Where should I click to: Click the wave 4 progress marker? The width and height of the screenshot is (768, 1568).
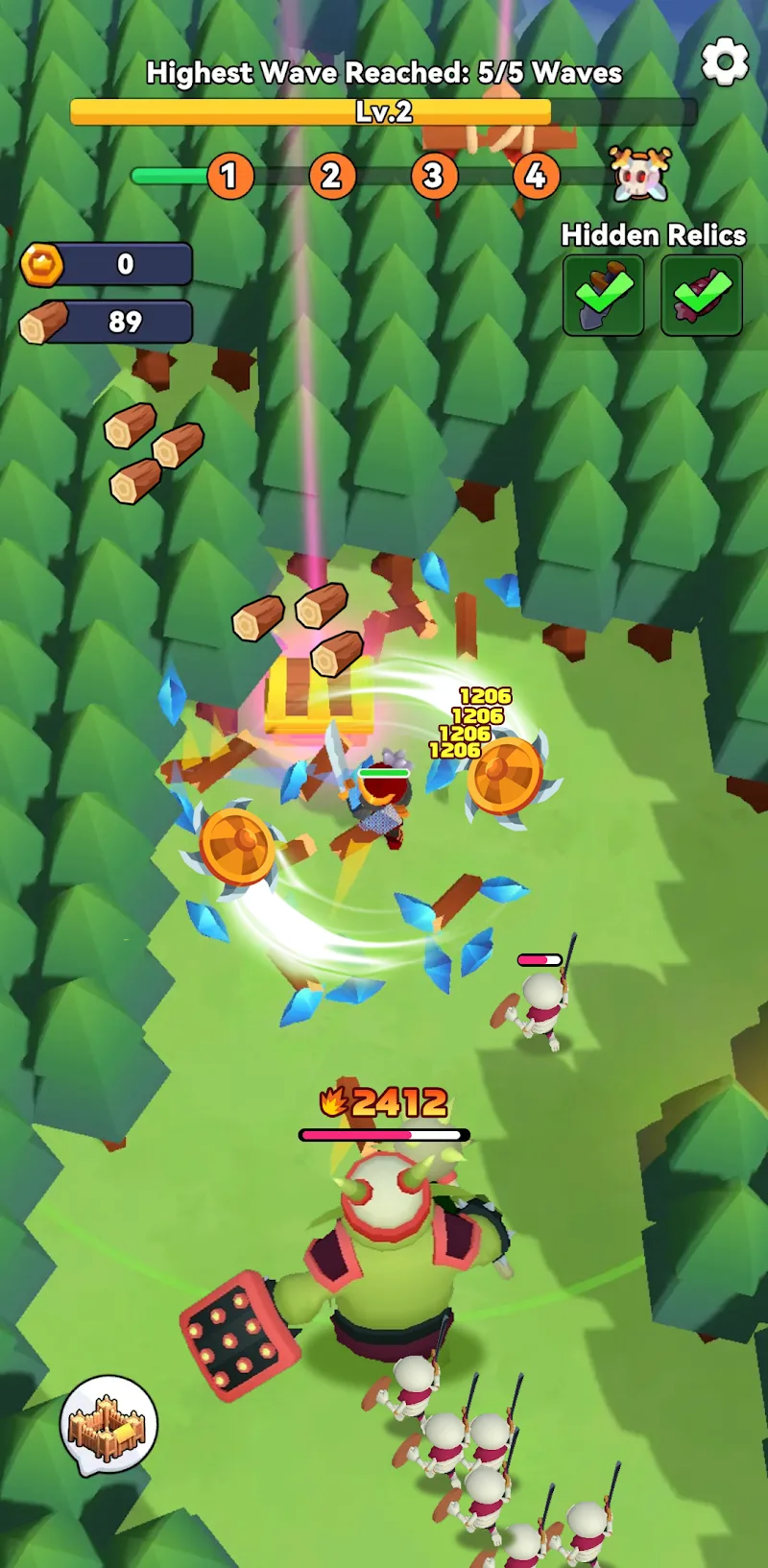coord(536,176)
